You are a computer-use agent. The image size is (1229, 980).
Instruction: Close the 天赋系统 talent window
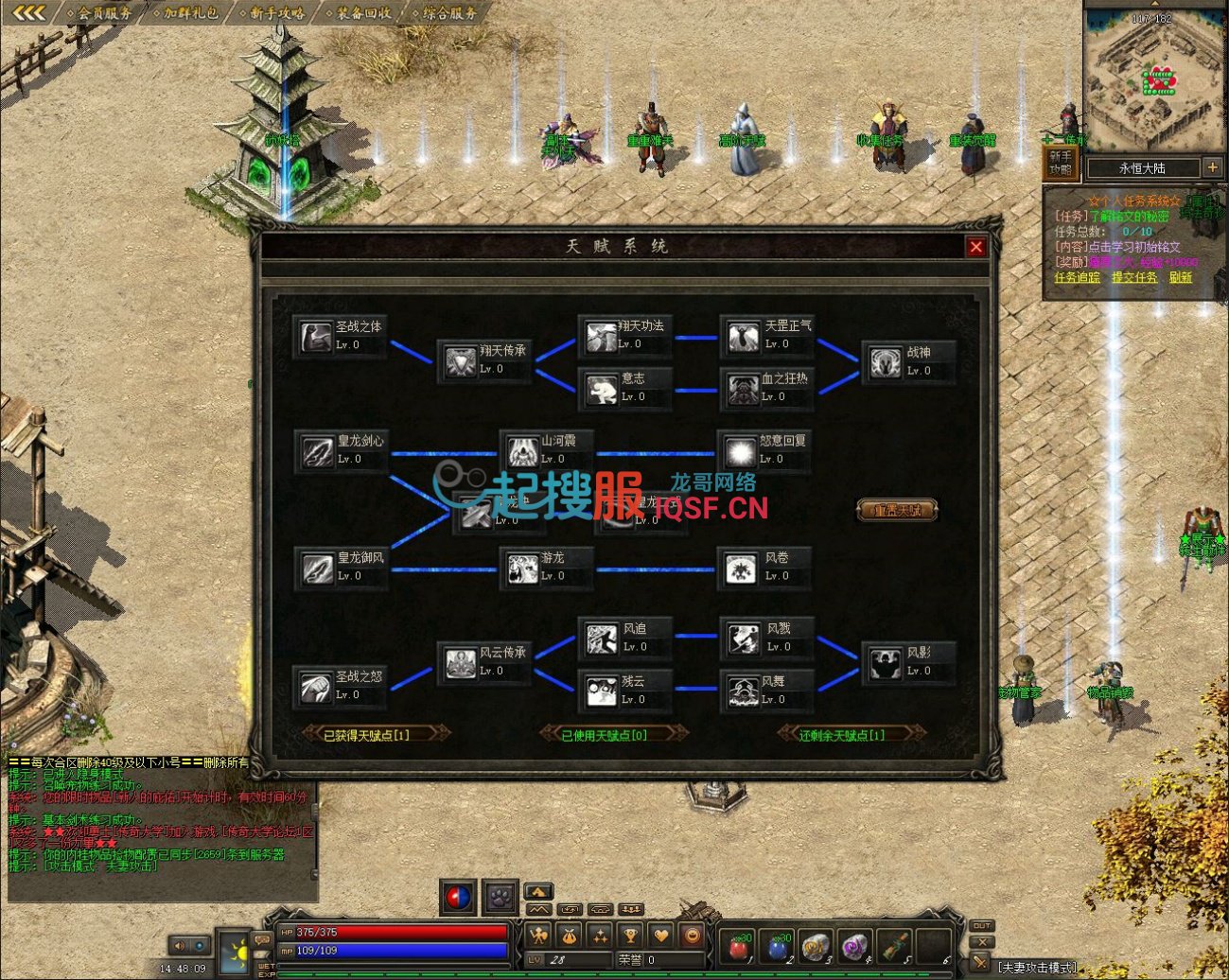point(975,247)
